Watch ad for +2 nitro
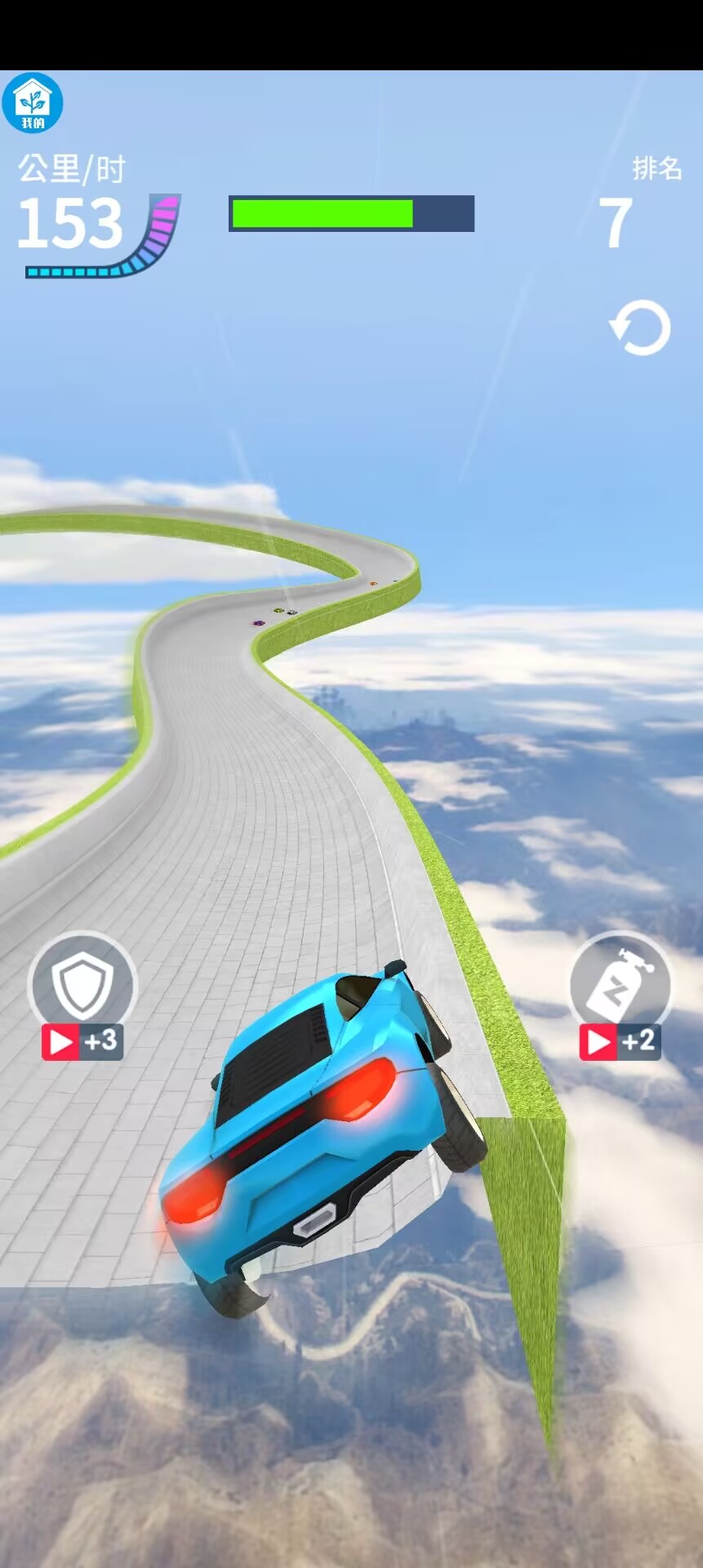 pyautogui.click(x=620, y=1041)
